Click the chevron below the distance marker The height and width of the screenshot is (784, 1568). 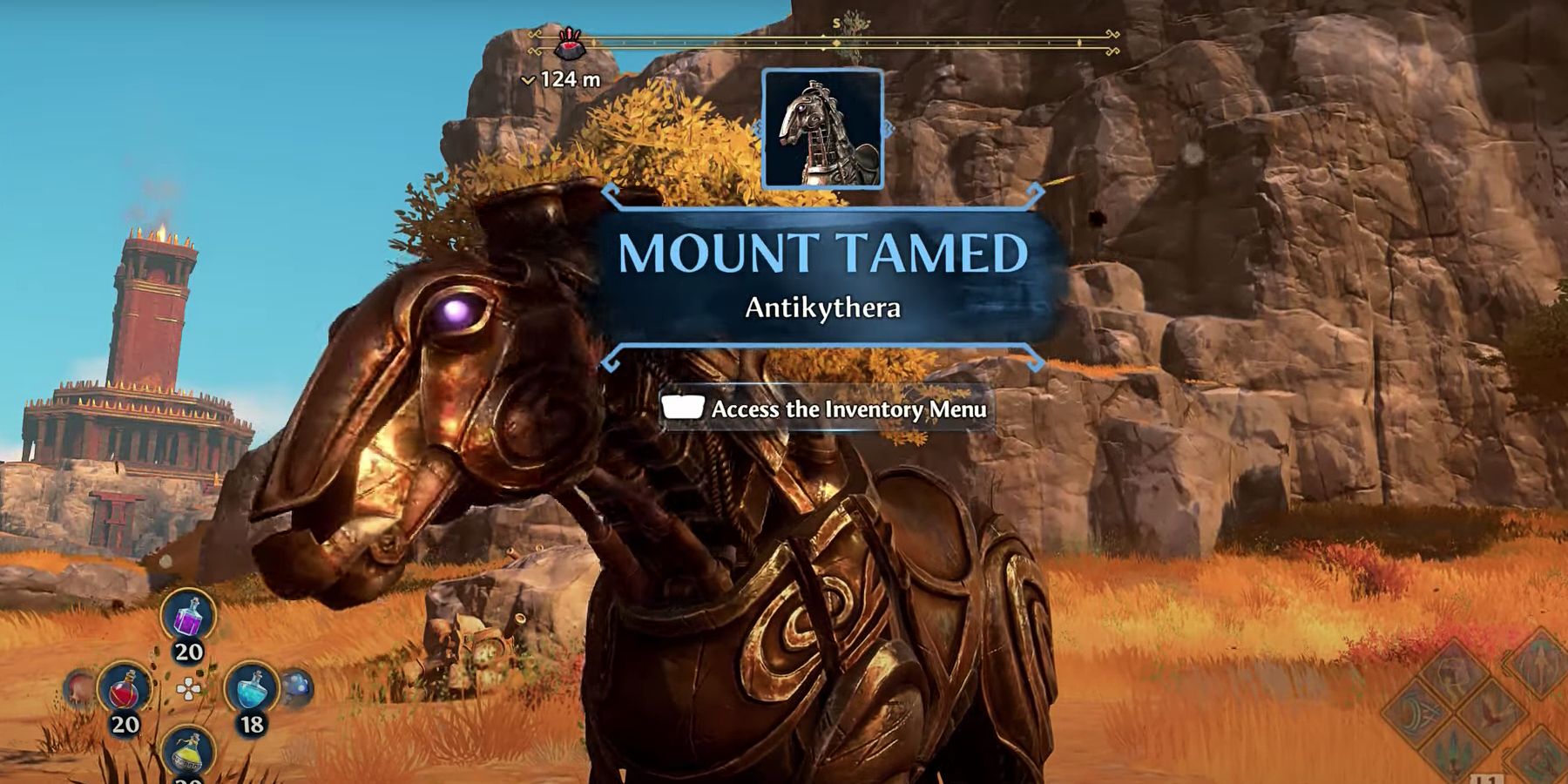click(530, 78)
